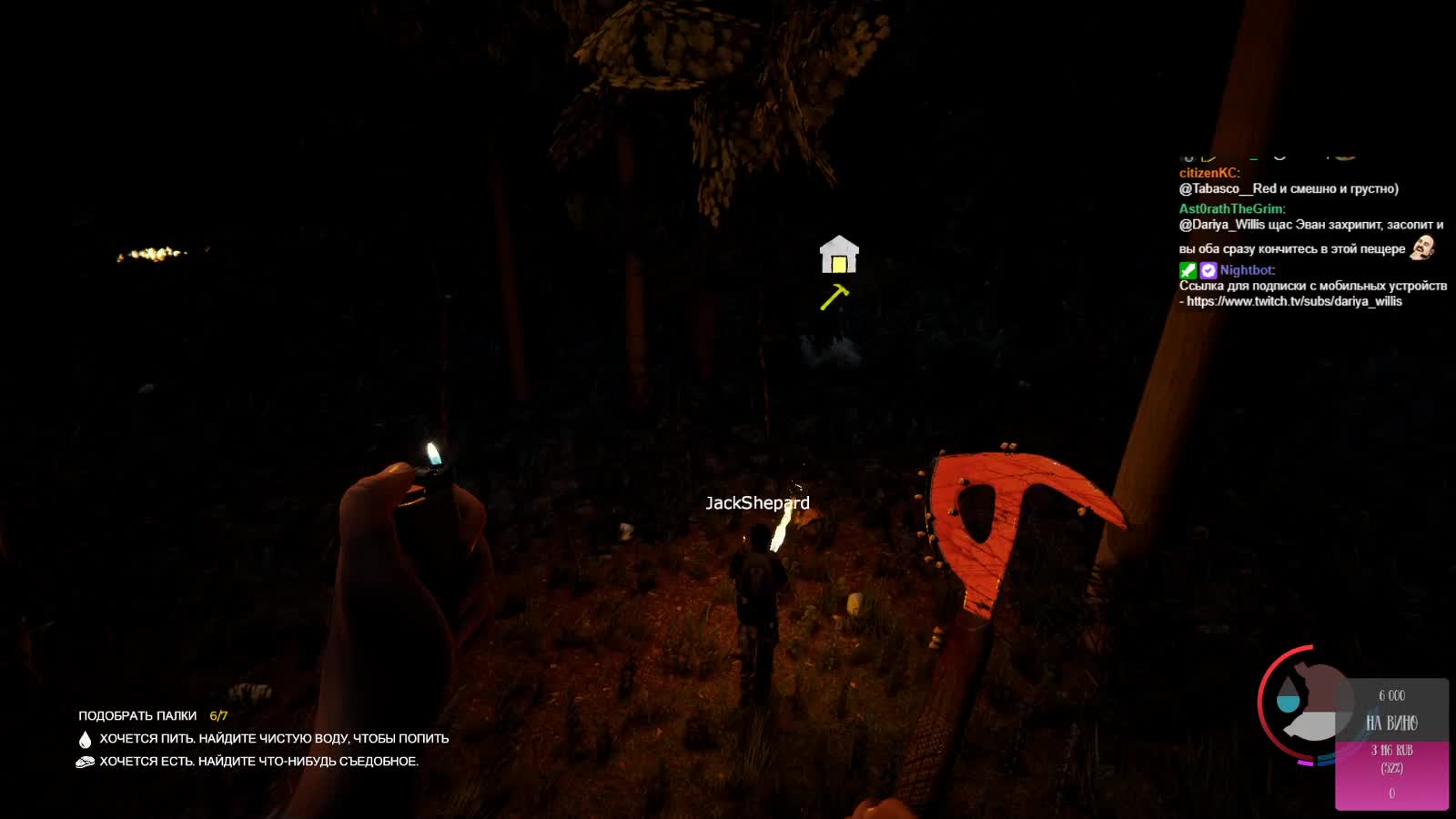Select the Ast0rathTheGrim chat username
This screenshot has height=819, width=1456.
[1231, 208]
